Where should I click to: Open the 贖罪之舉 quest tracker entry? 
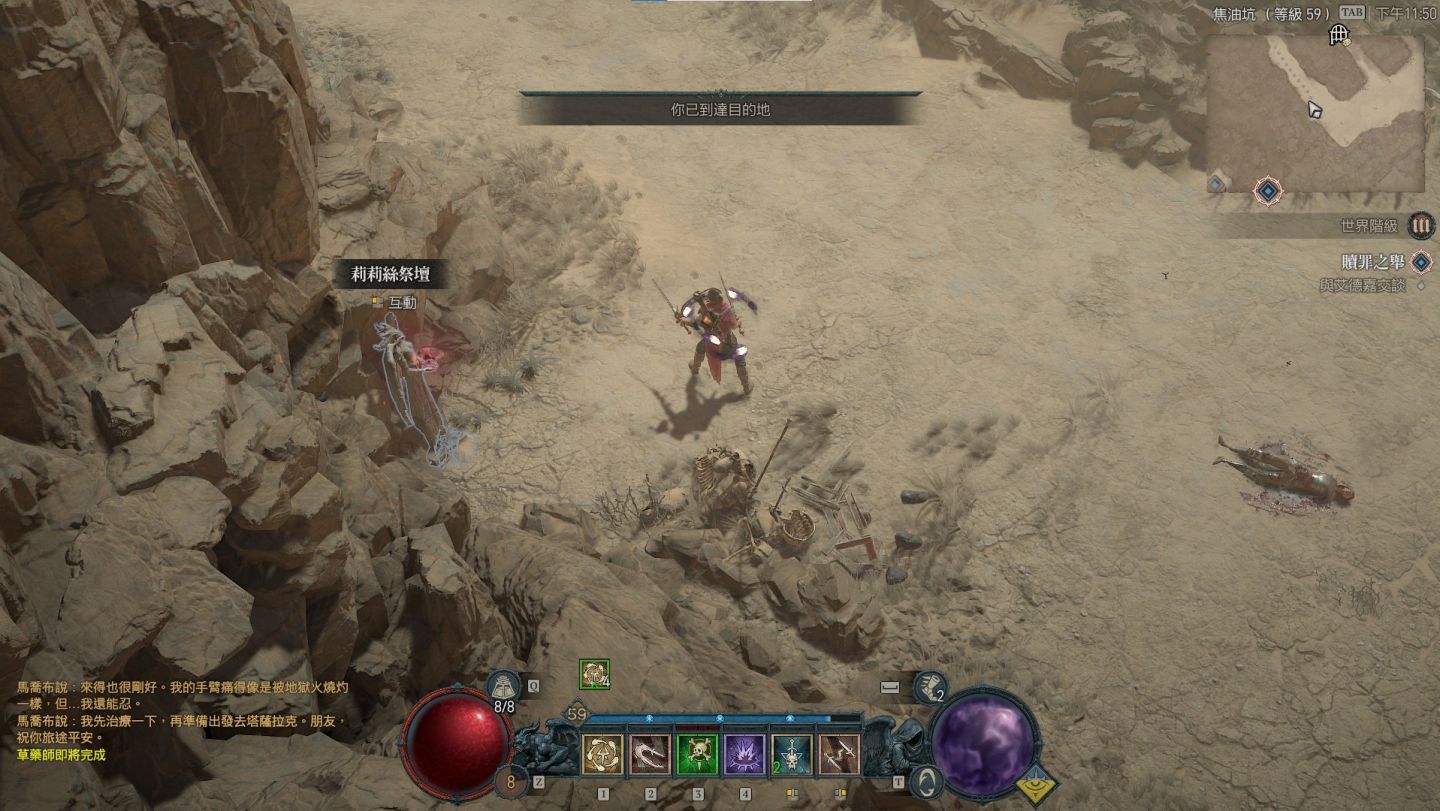pyautogui.click(x=1372, y=263)
